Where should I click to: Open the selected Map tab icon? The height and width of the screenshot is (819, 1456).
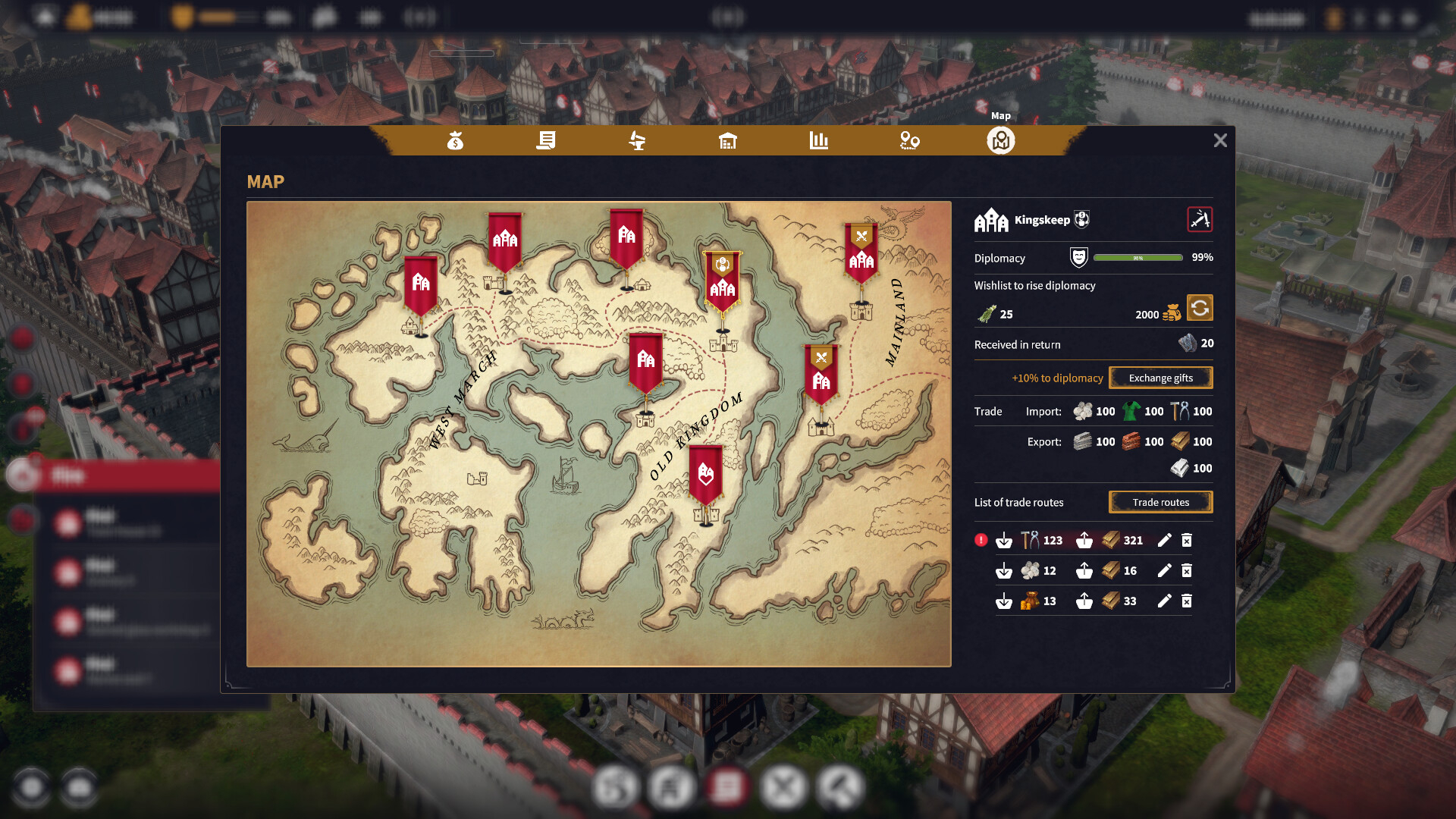pyautogui.click(x=1001, y=140)
